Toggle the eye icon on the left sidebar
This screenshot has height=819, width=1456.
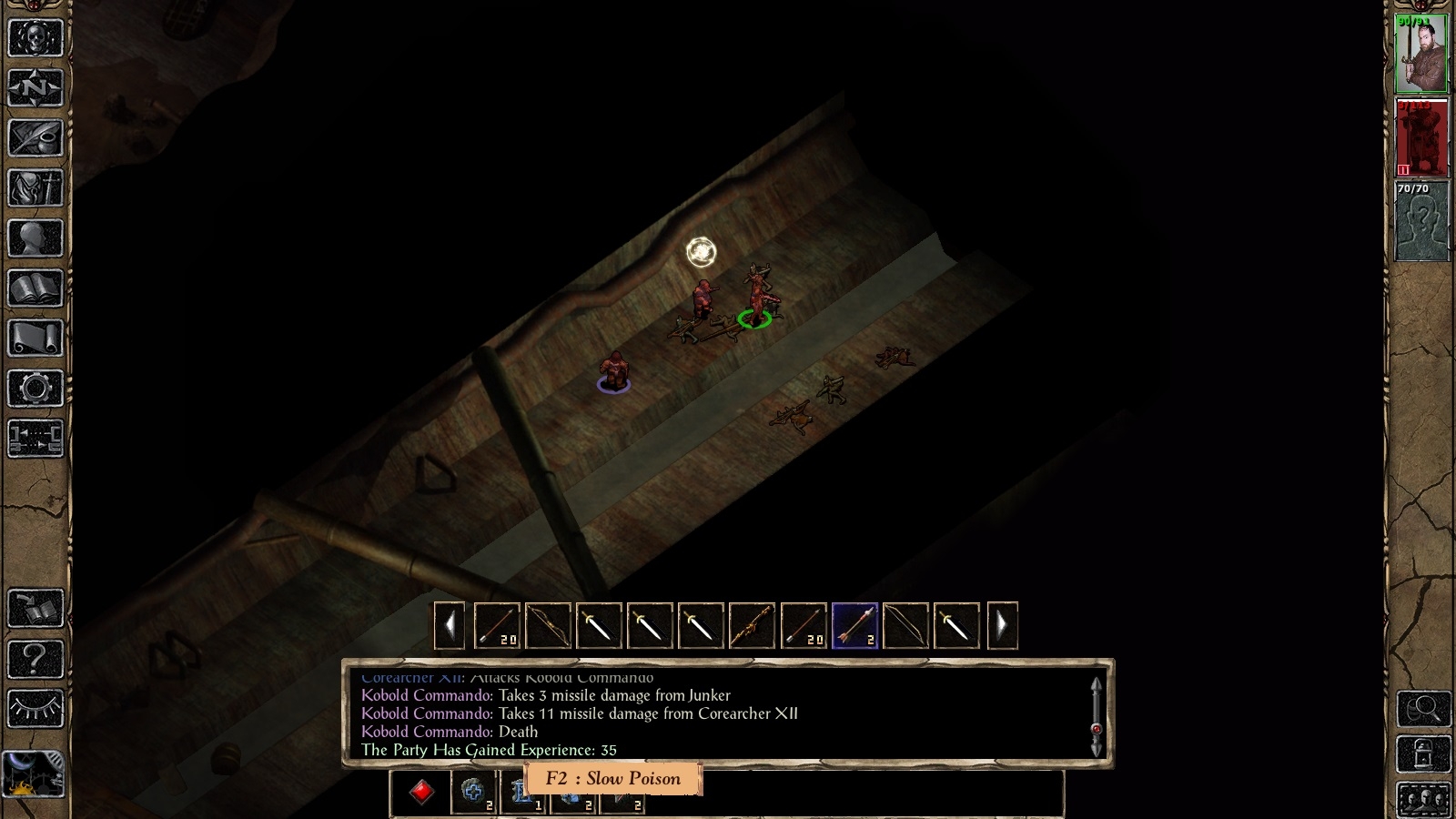35,707
